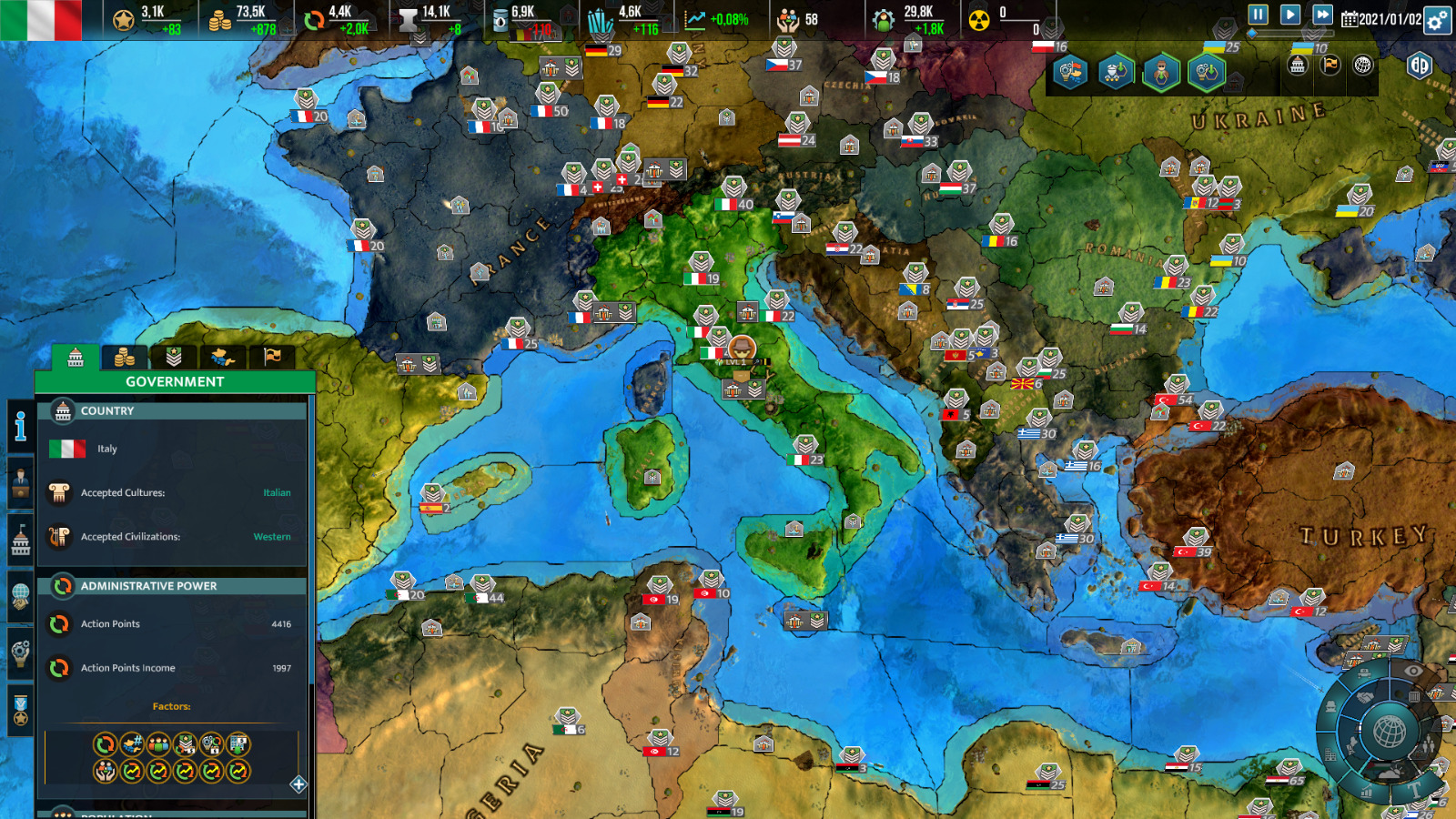Click the Western accepted civilizations link
1456x819 pixels.
pyautogui.click(x=272, y=537)
